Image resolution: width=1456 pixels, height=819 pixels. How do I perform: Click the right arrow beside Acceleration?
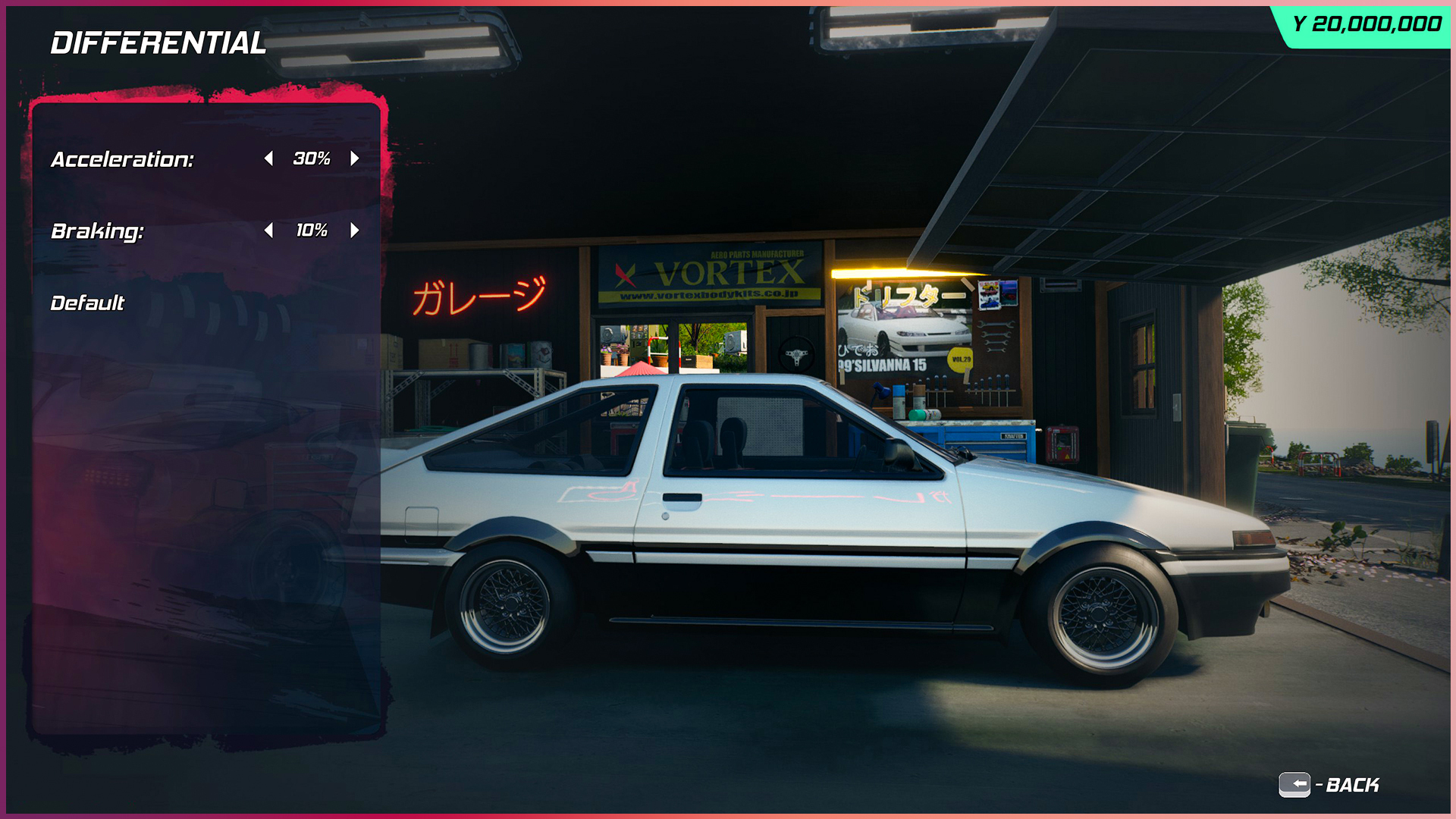pos(355,159)
